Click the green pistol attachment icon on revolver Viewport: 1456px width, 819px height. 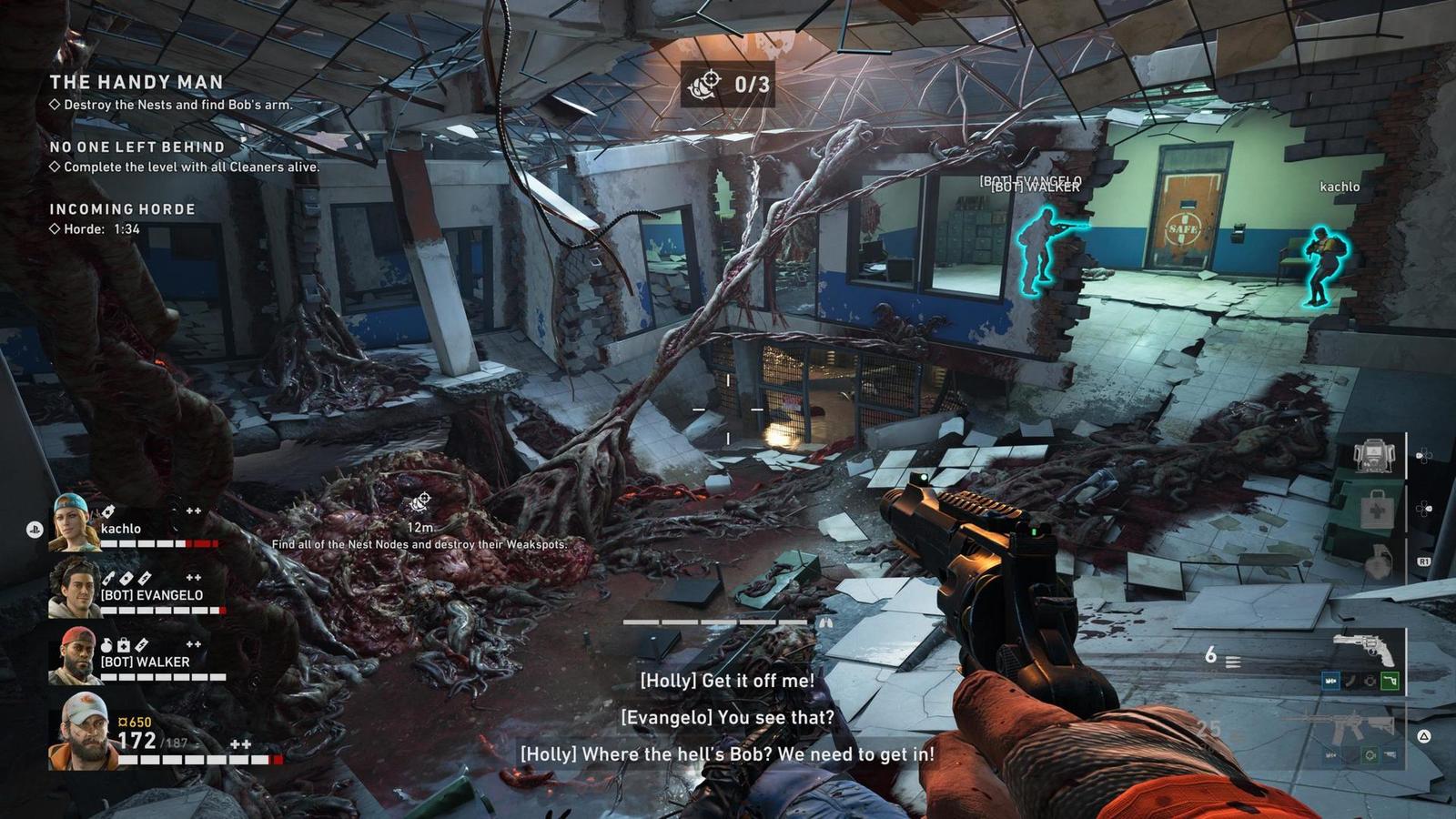point(1390,680)
